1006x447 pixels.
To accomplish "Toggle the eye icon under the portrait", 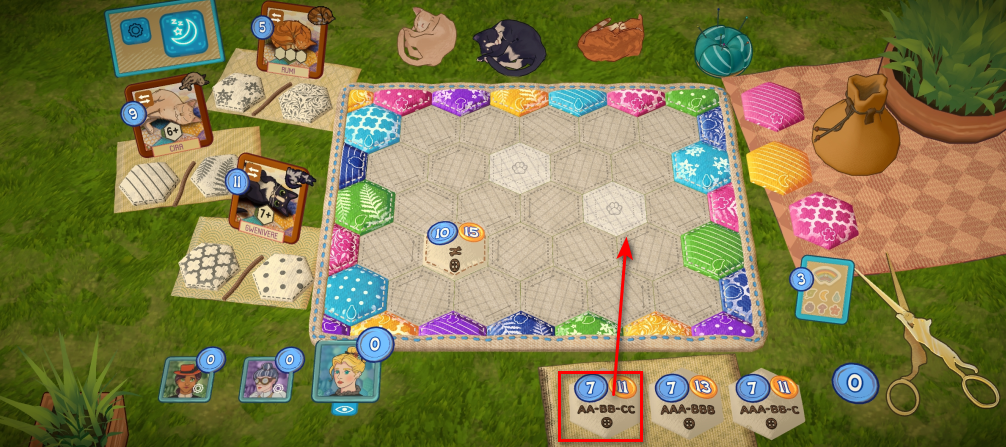I will (x=345, y=409).
